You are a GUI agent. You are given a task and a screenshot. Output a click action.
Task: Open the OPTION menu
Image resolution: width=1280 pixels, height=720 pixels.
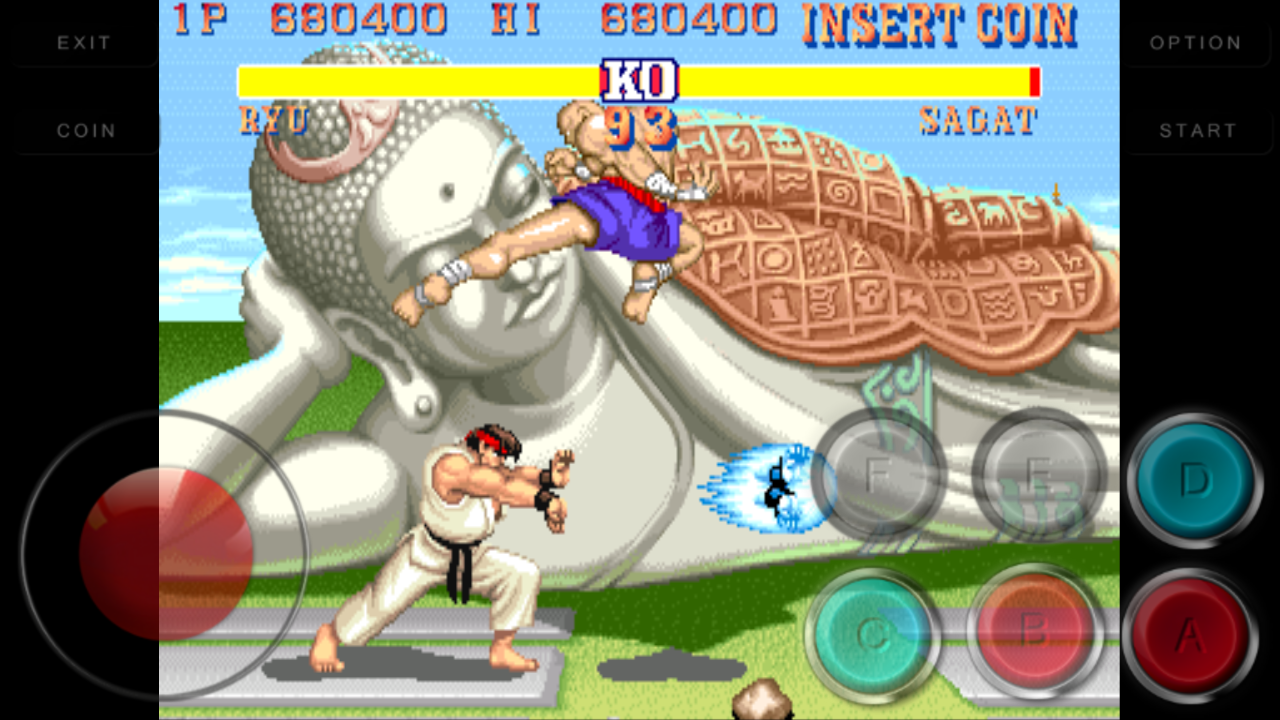pyautogui.click(x=1196, y=42)
